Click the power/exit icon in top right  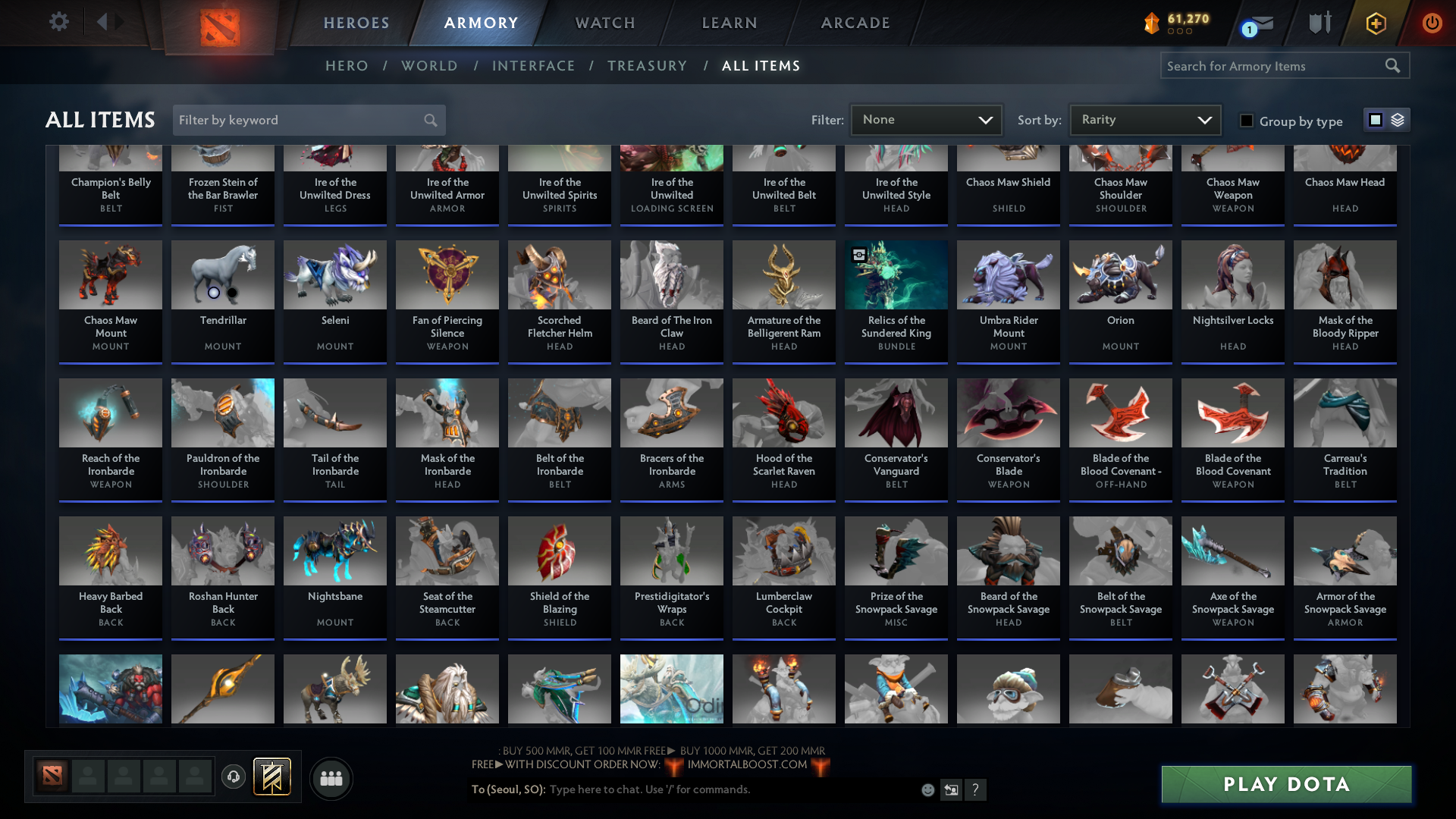[x=1432, y=23]
